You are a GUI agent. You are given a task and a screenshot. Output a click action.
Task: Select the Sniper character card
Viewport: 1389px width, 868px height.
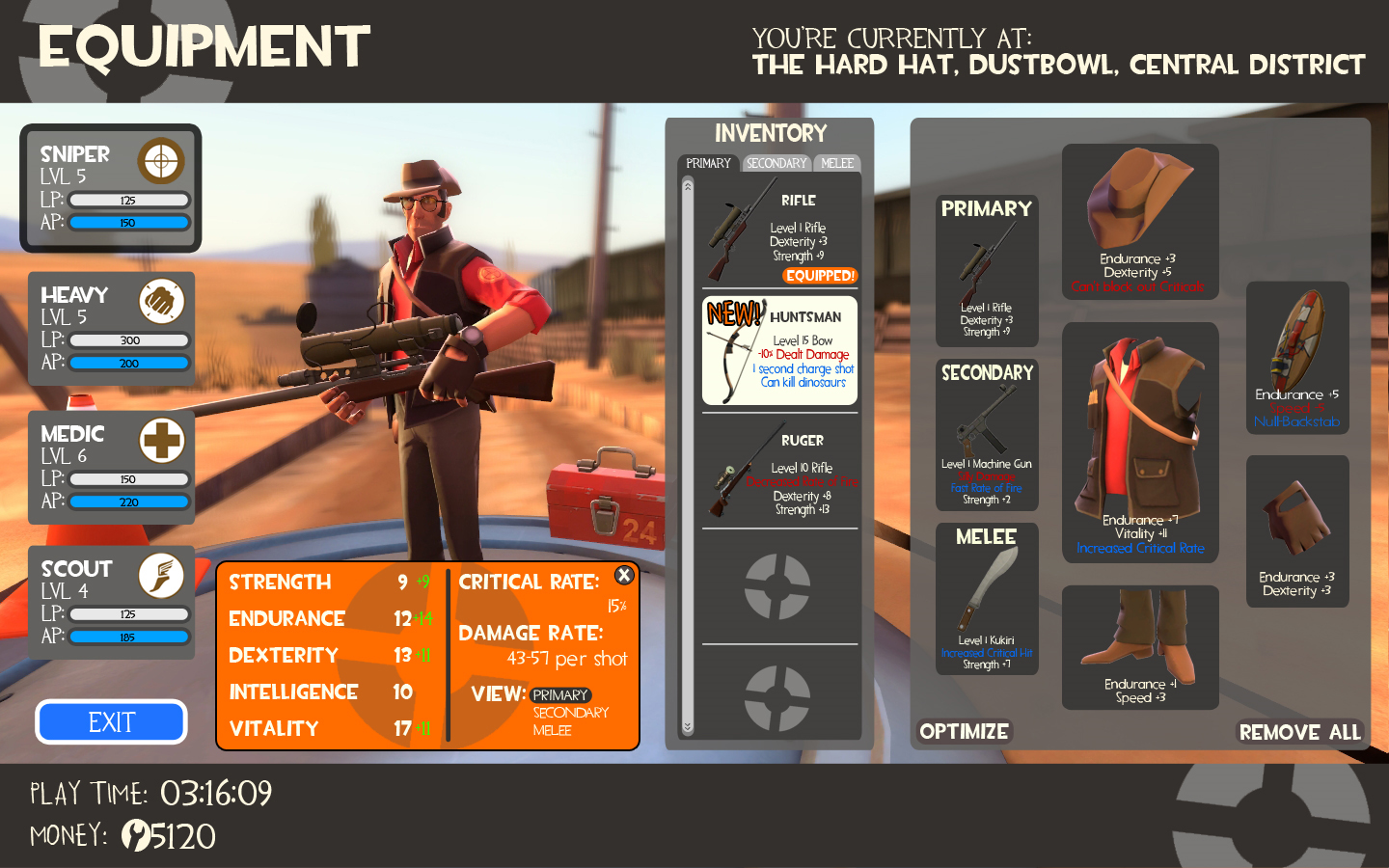tap(111, 188)
